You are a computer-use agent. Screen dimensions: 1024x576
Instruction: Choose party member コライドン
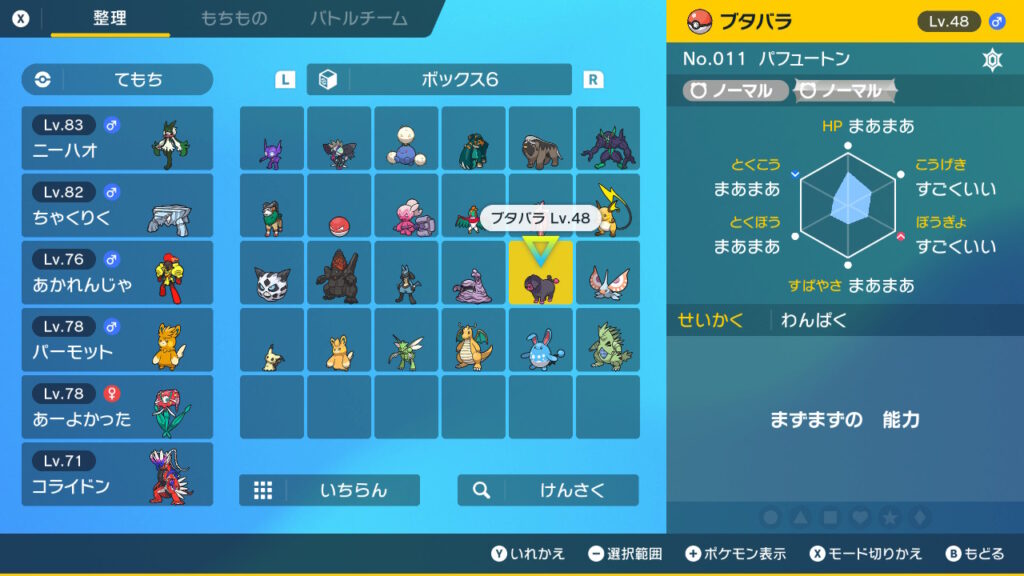(117, 474)
